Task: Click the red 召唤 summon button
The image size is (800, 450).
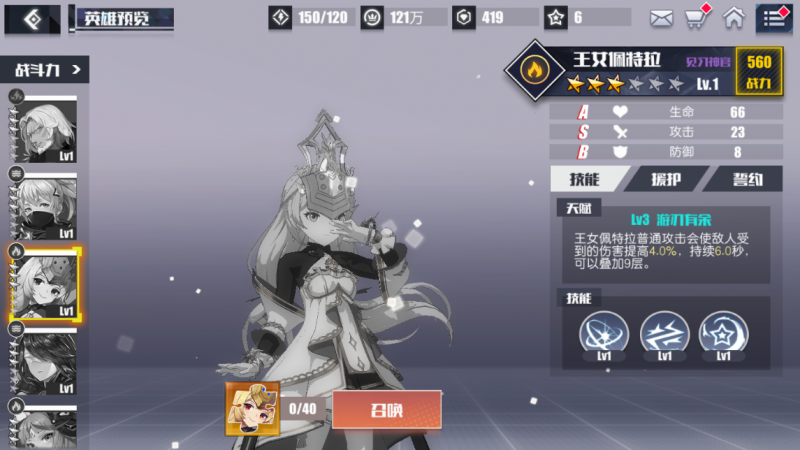Action: 386,408
